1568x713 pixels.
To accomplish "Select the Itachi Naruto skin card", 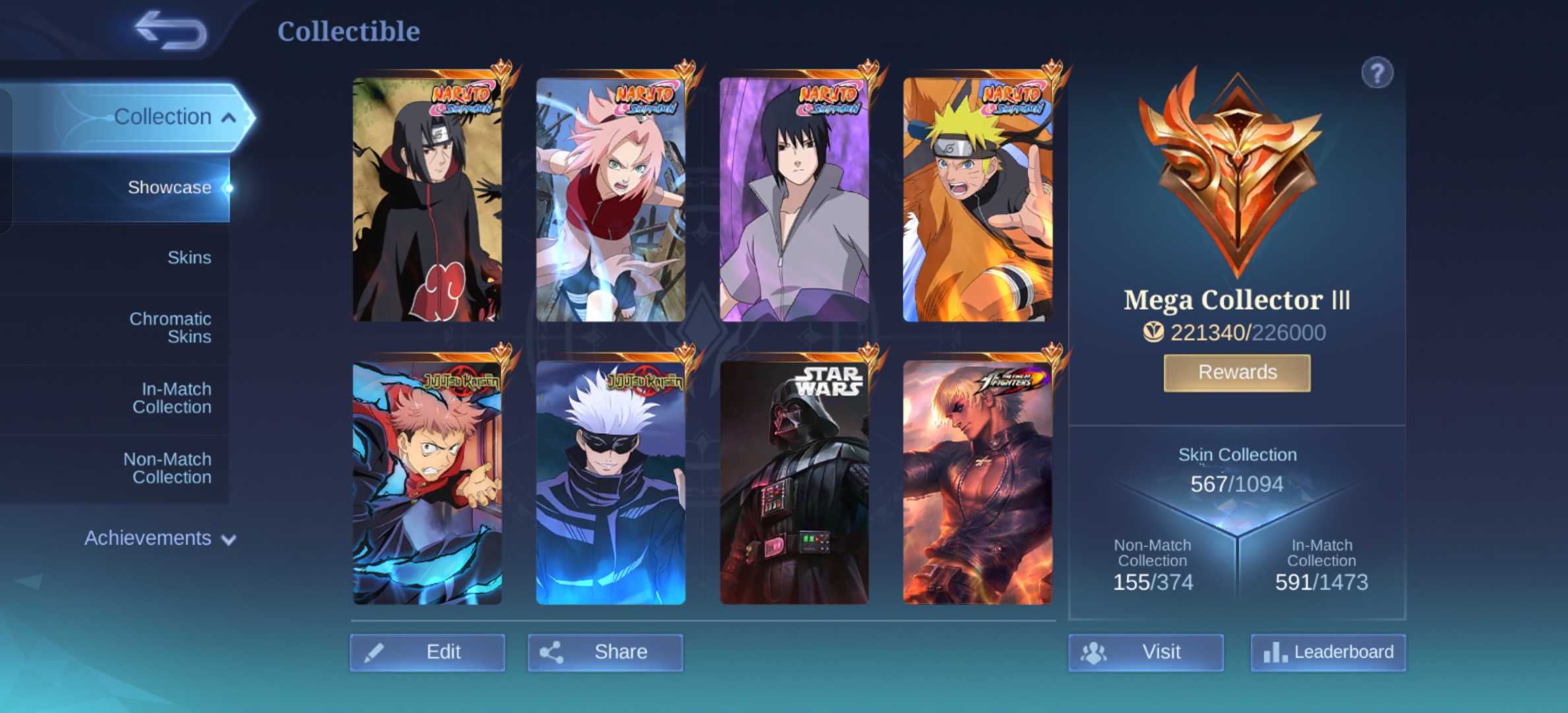I will click(427, 199).
